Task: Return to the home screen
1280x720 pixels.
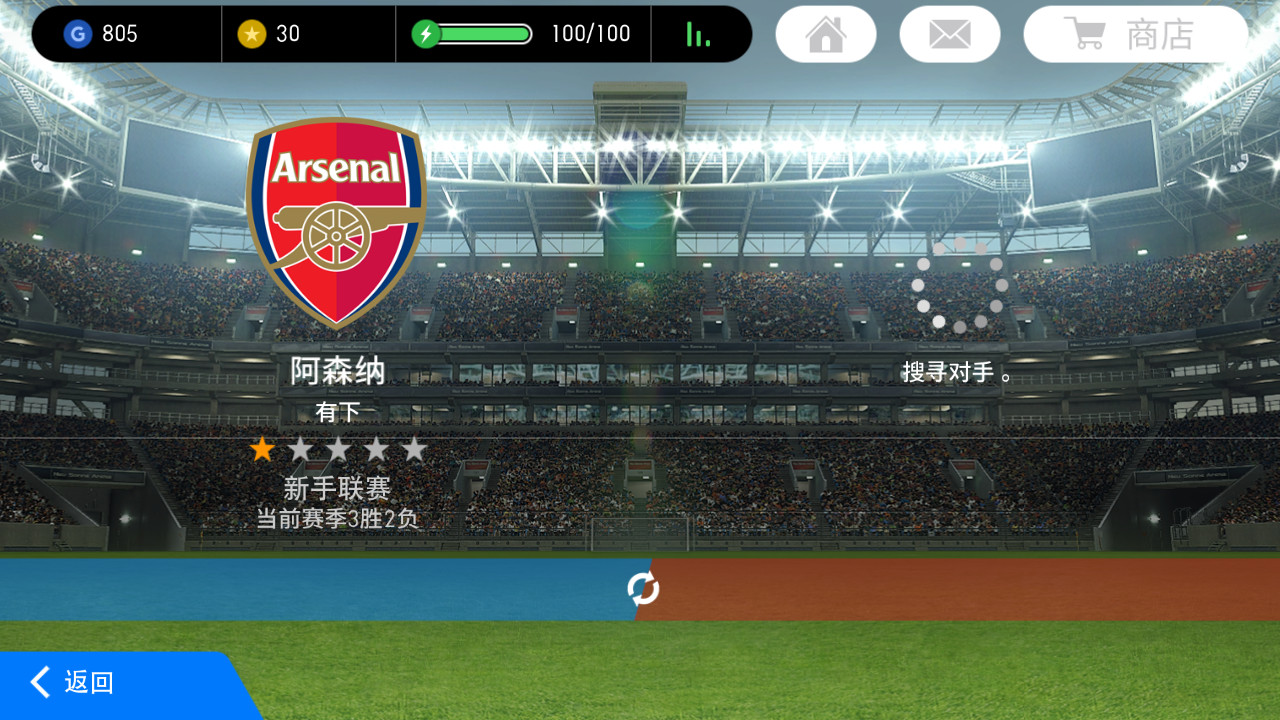Action: click(826, 34)
